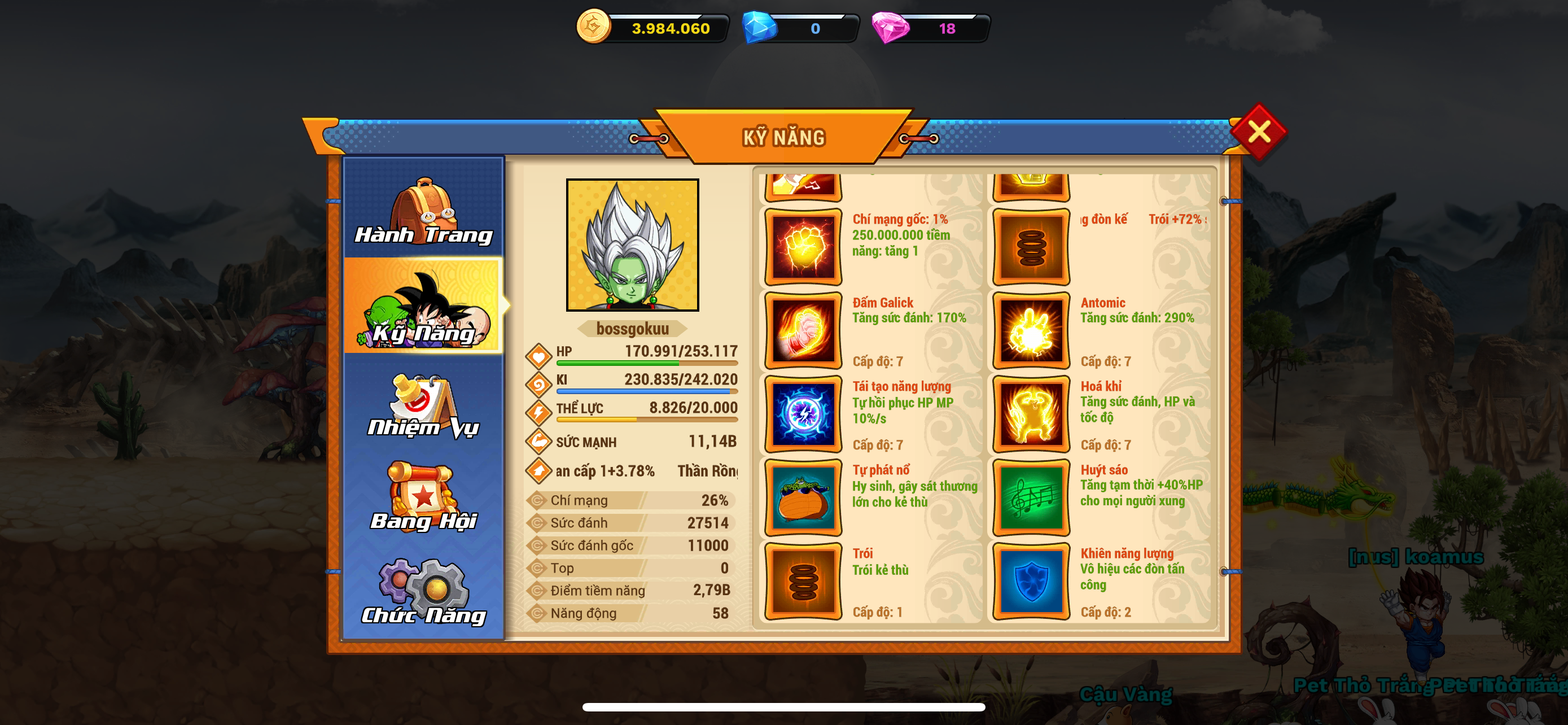Select the Hoá khỉ skill icon
This screenshot has width=1568, height=725.
pyautogui.click(x=1031, y=414)
